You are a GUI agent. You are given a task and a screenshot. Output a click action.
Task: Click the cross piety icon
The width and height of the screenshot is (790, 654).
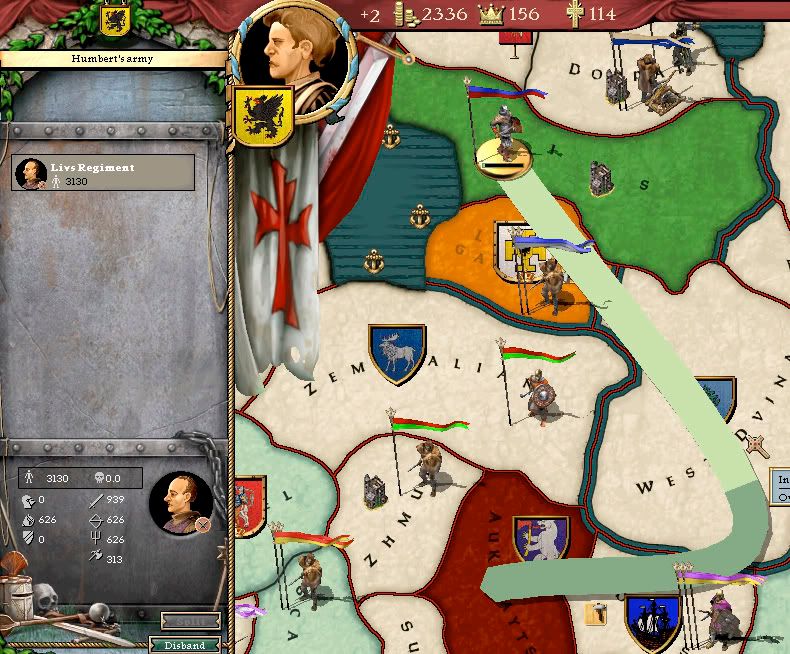point(573,14)
